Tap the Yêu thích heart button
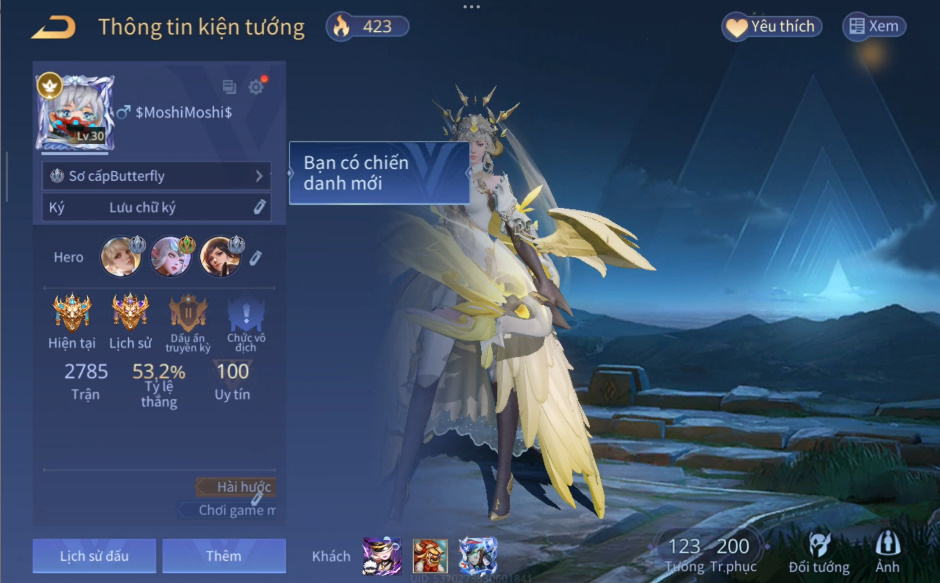Viewport: 940px width, 583px height. point(771,27)
